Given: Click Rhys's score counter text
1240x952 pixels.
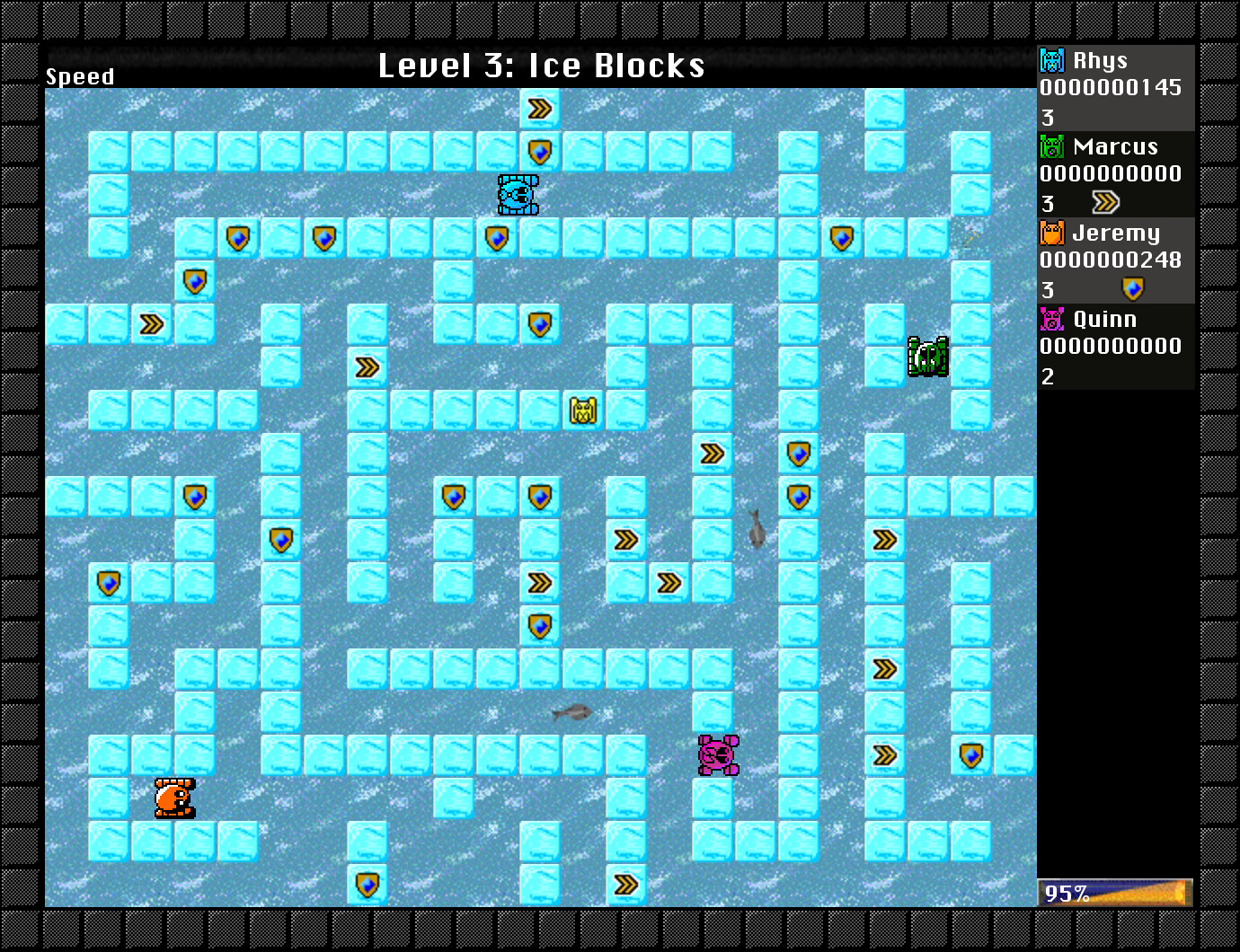Looking at the screenshot, I should click(1111, 88).
